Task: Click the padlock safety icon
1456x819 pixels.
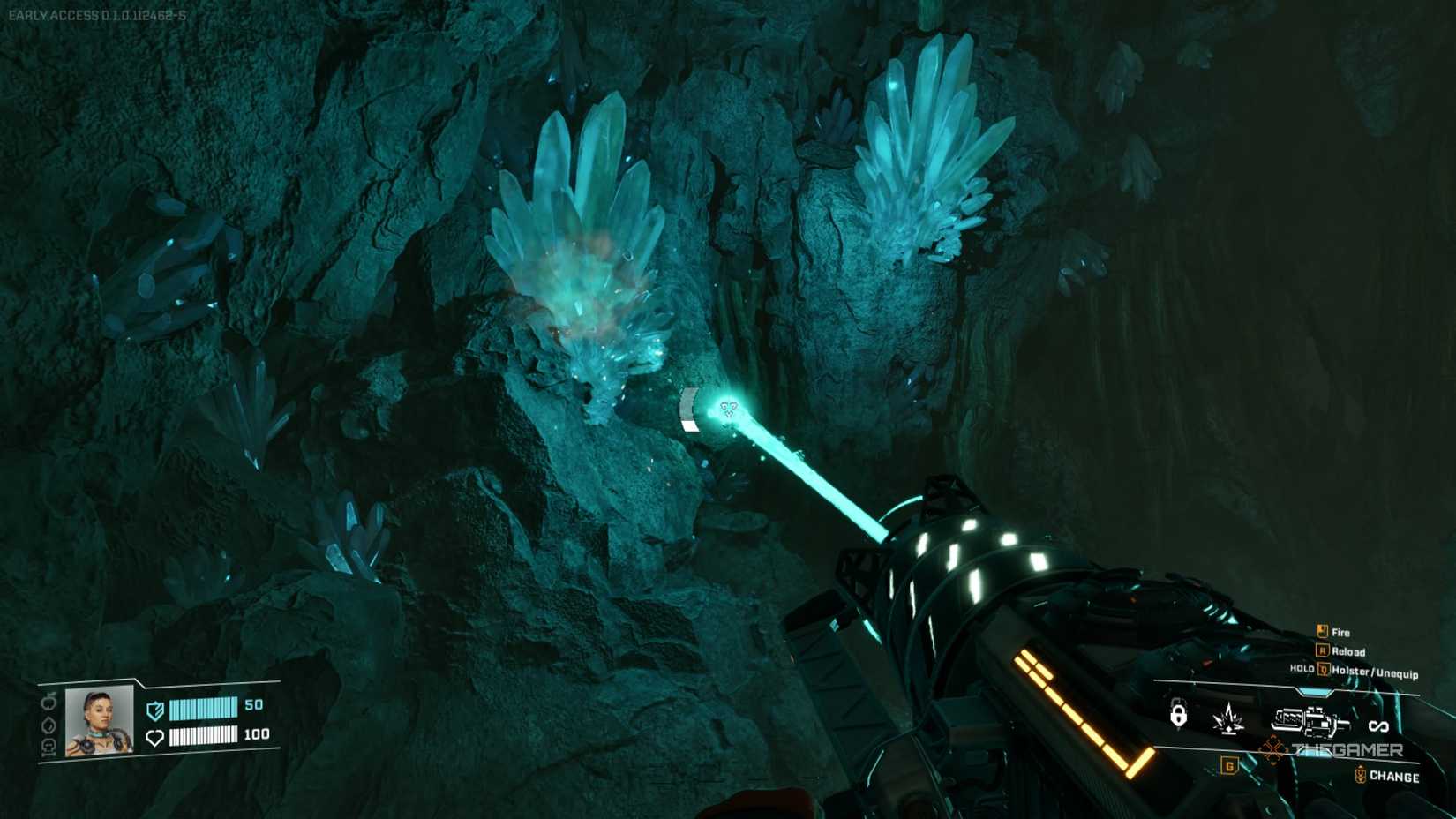Action: point(1179,715)
